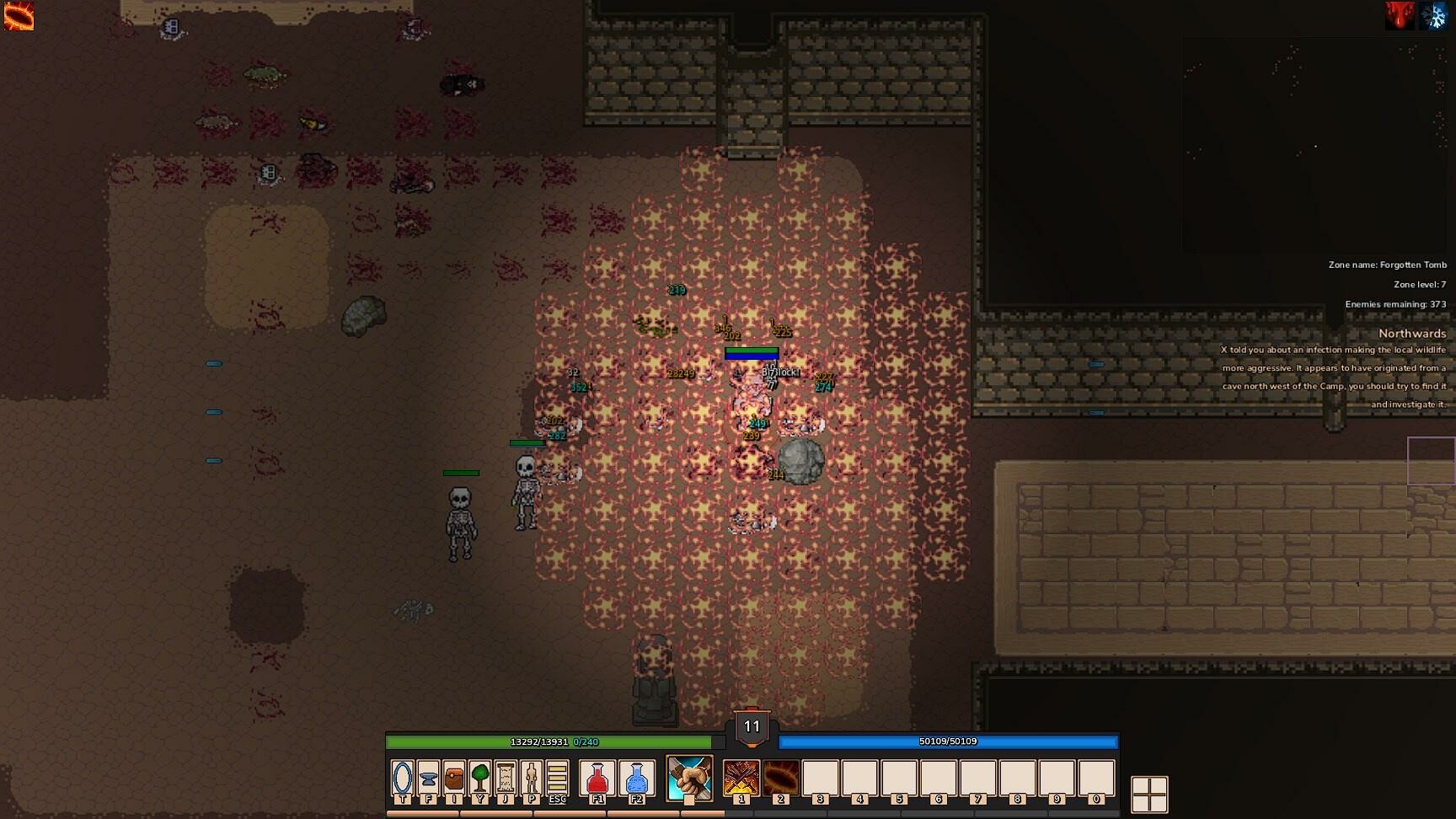1456x819 pixels.
Task: Toggle the red fire buff icon
Action: pos(1400,14)
